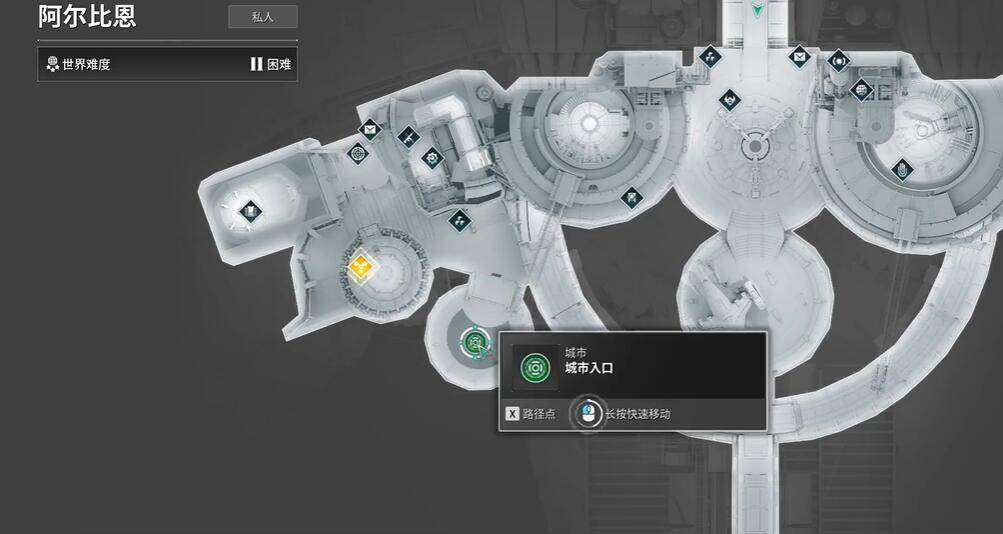Click the globe icon map marker

[x=861, y=91]
